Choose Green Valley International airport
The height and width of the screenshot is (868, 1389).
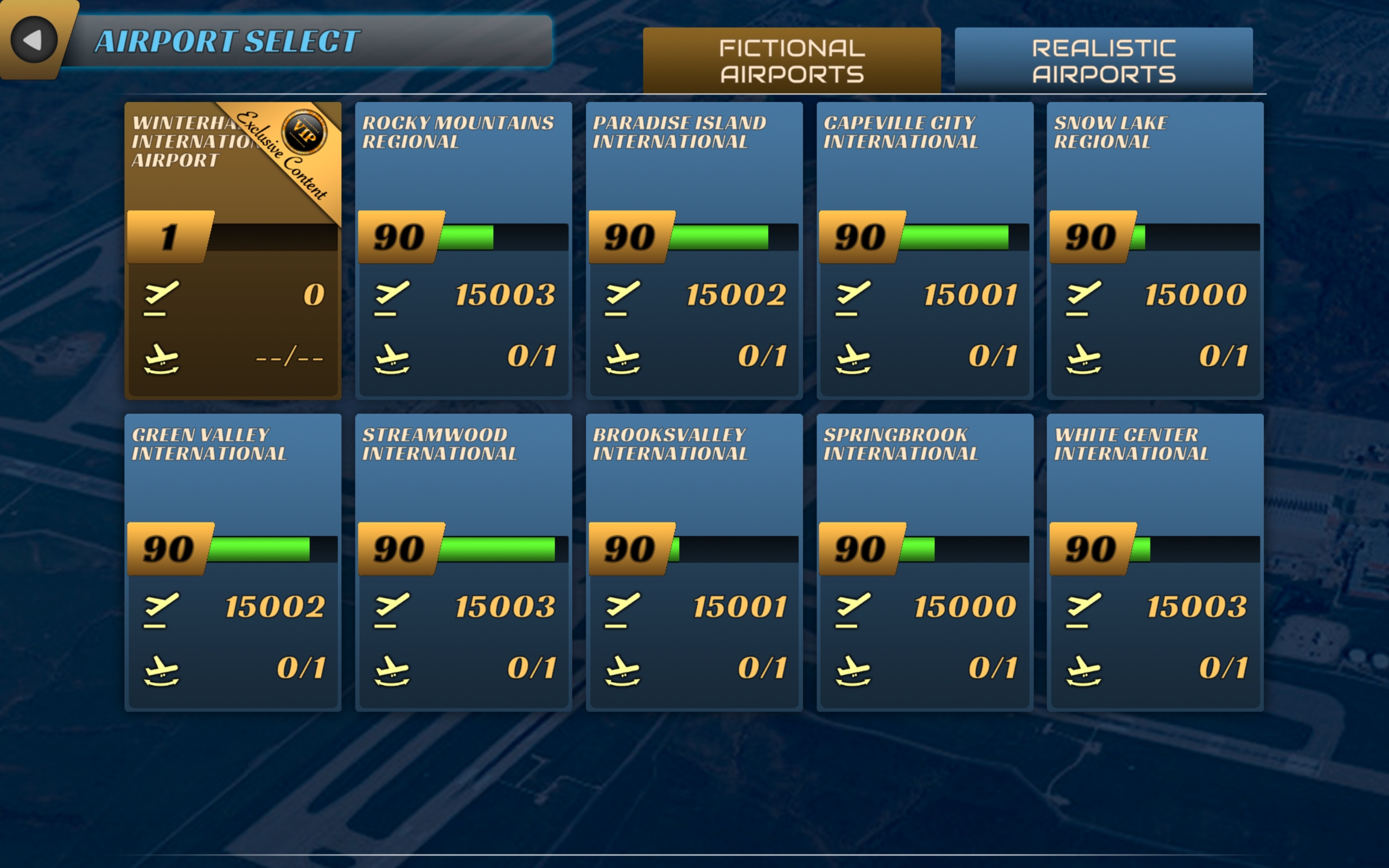[232, 563]
